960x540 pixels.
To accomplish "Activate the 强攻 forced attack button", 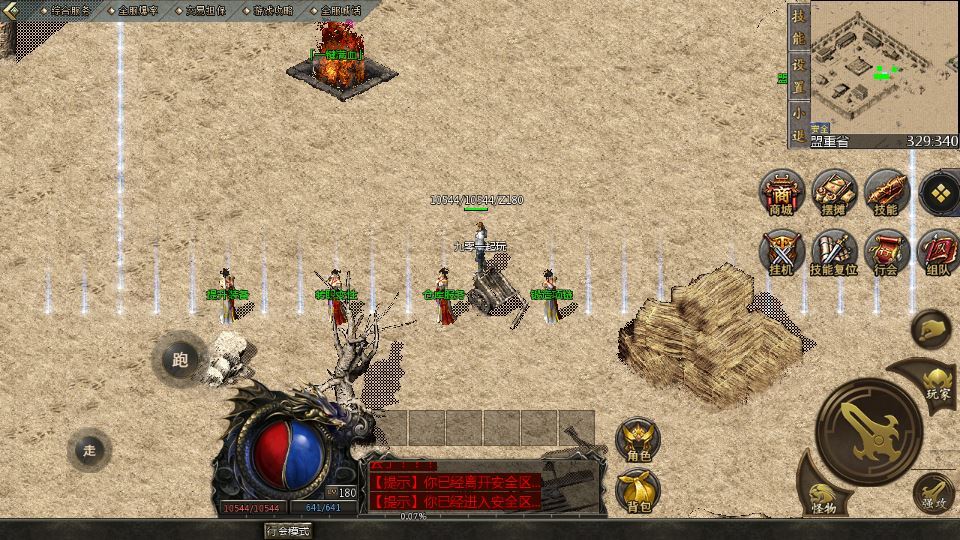I will pos(933,492).
